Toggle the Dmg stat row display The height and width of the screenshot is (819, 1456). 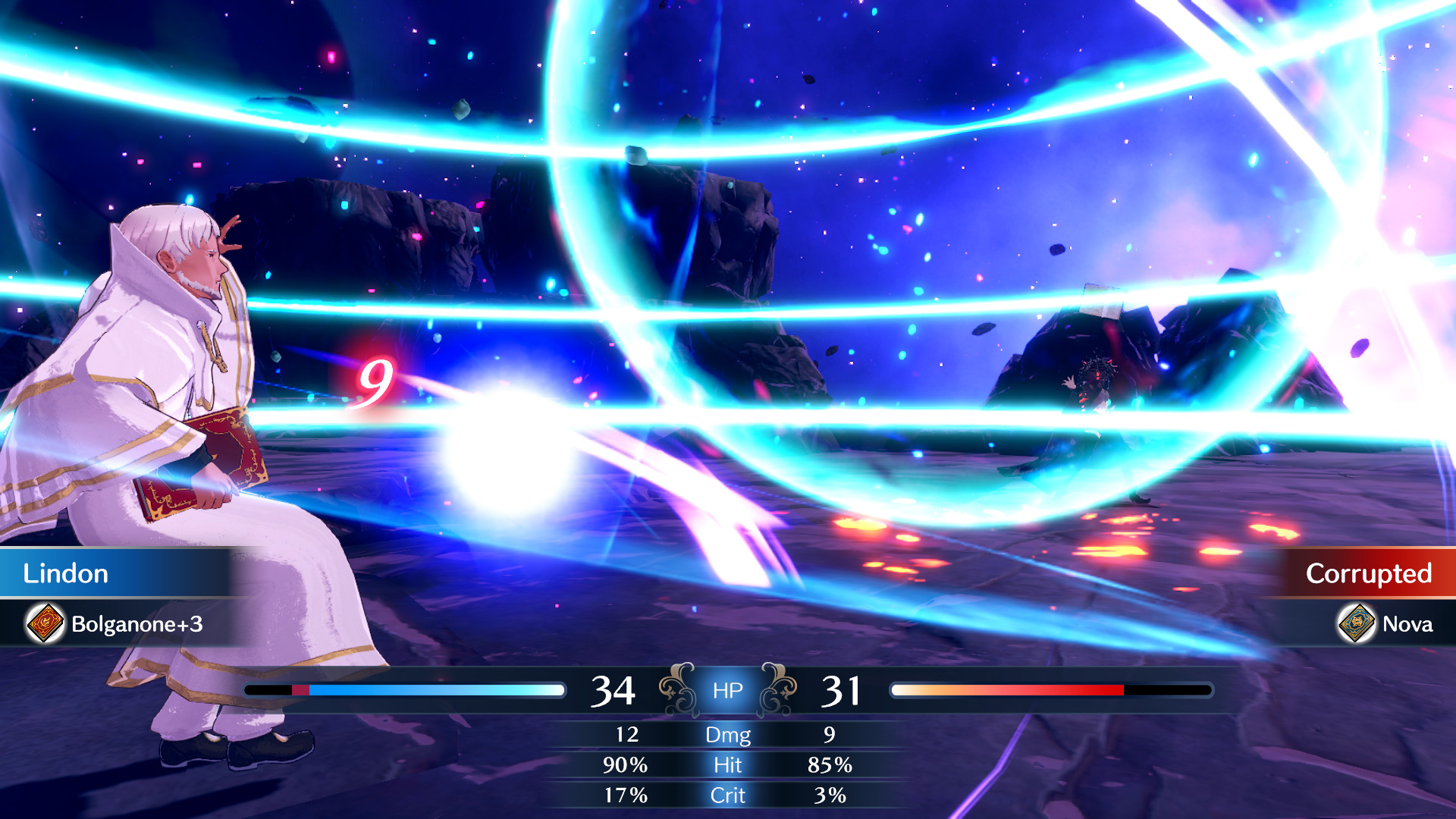pos(727,735)
